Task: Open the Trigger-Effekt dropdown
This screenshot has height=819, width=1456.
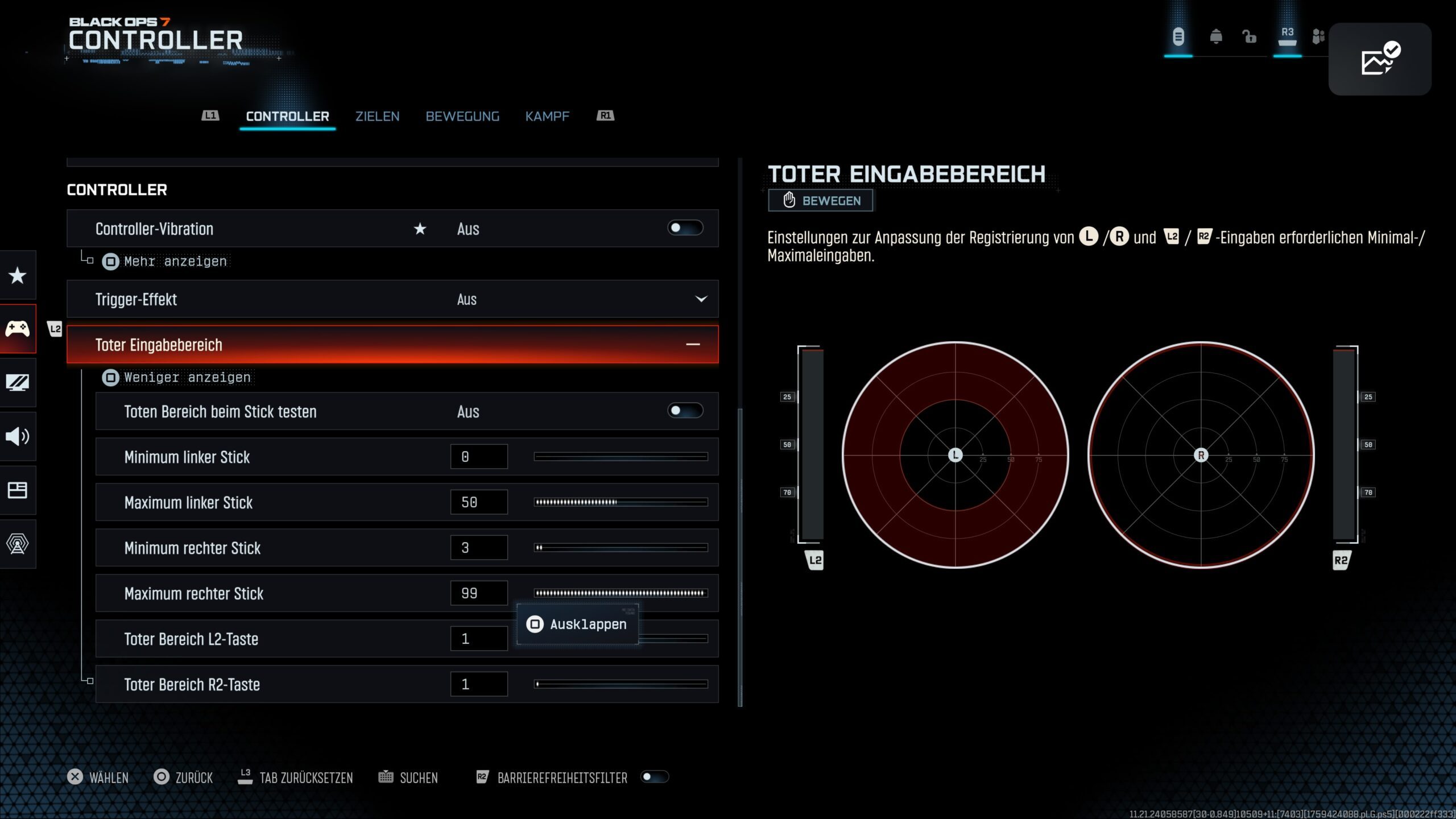Action: pyautogui.click(x=701, y=299)
